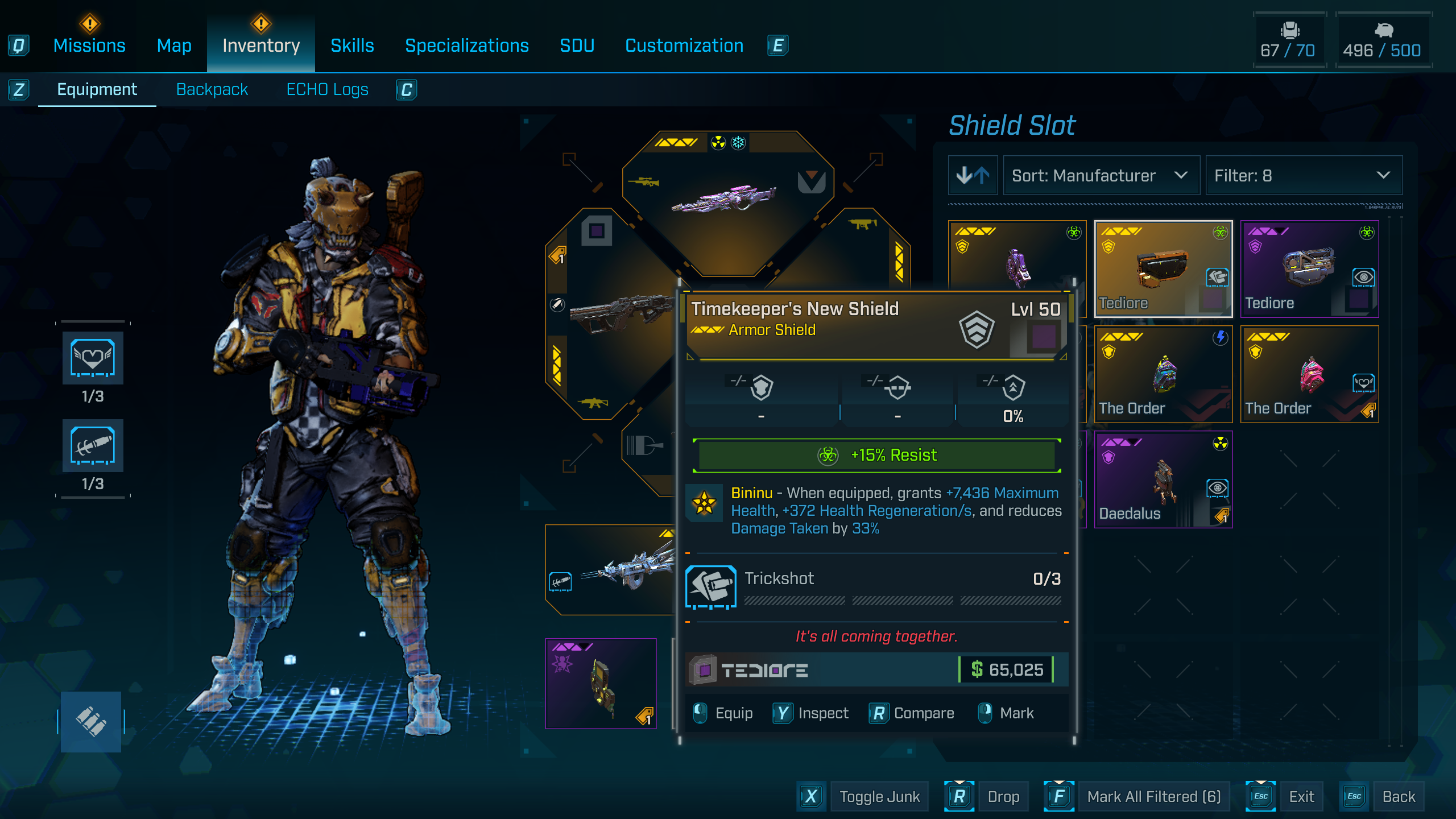Pick The Order shield with pink item
Screen dimensions: 1456x819
(1309, 374)
